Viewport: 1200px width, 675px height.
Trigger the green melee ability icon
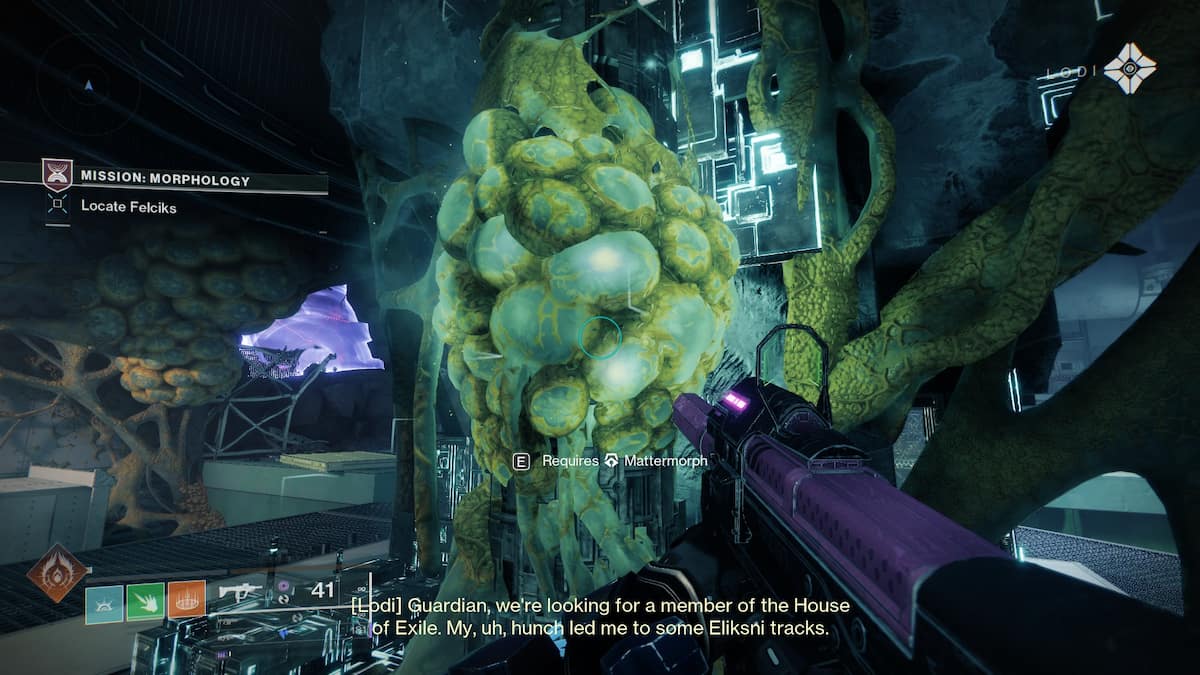click(x=145, y=598)
